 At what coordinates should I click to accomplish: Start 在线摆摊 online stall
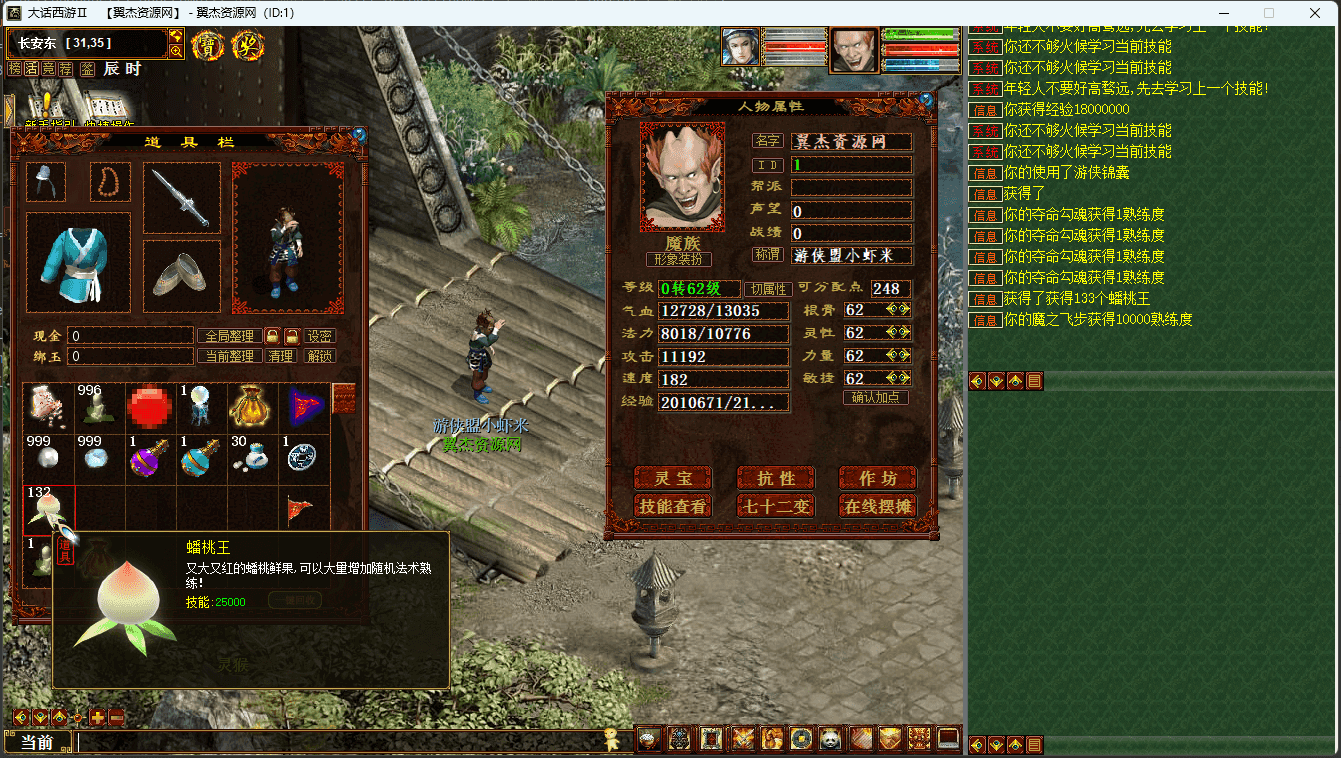pos(877,506)
